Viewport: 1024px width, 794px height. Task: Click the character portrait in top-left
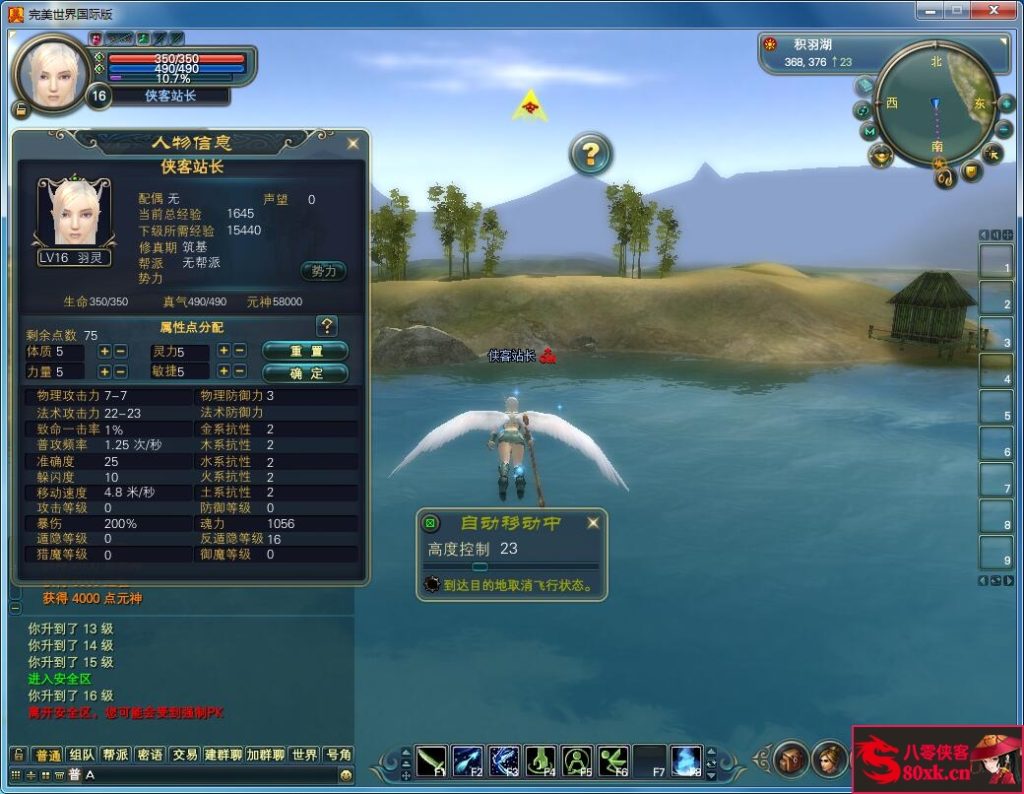tap(53, 70)
